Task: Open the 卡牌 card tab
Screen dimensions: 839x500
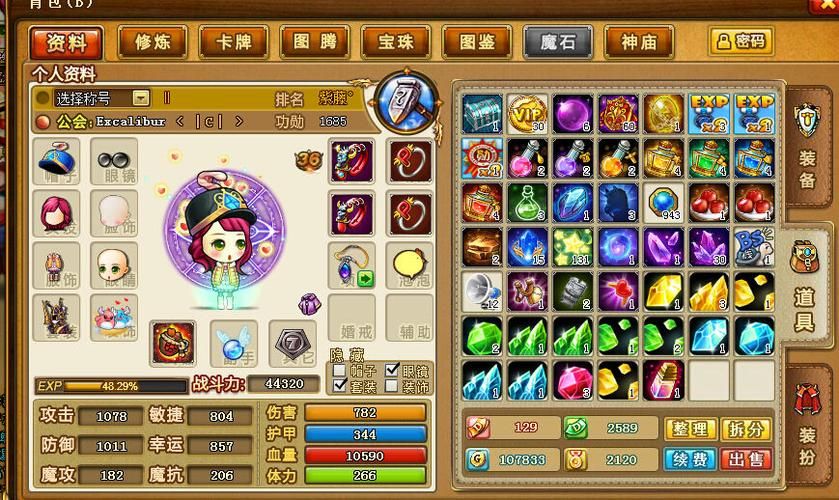Action: [x=233, y=42]
